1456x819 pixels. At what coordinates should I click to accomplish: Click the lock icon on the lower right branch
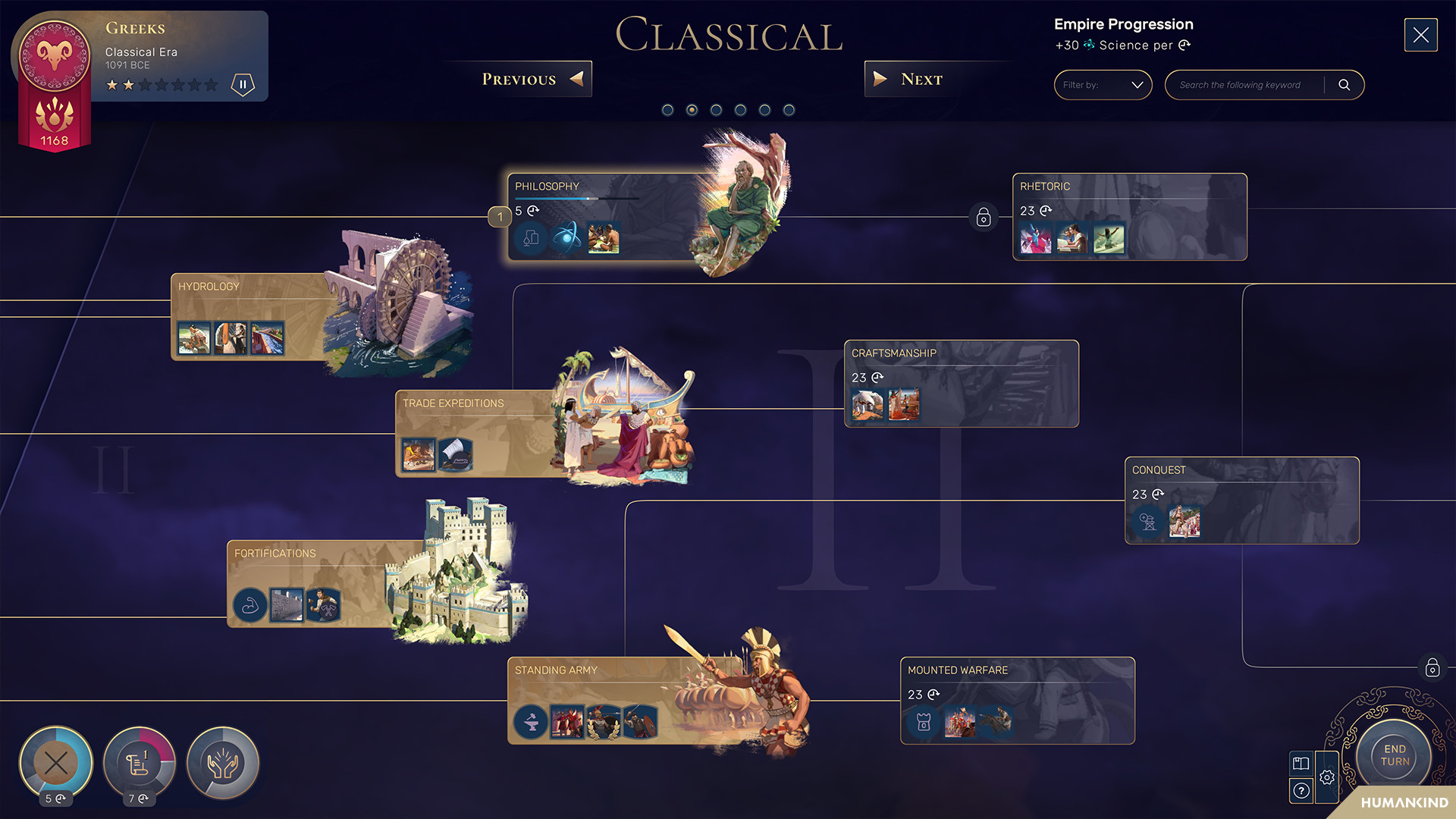click(x=1432, y=668)
